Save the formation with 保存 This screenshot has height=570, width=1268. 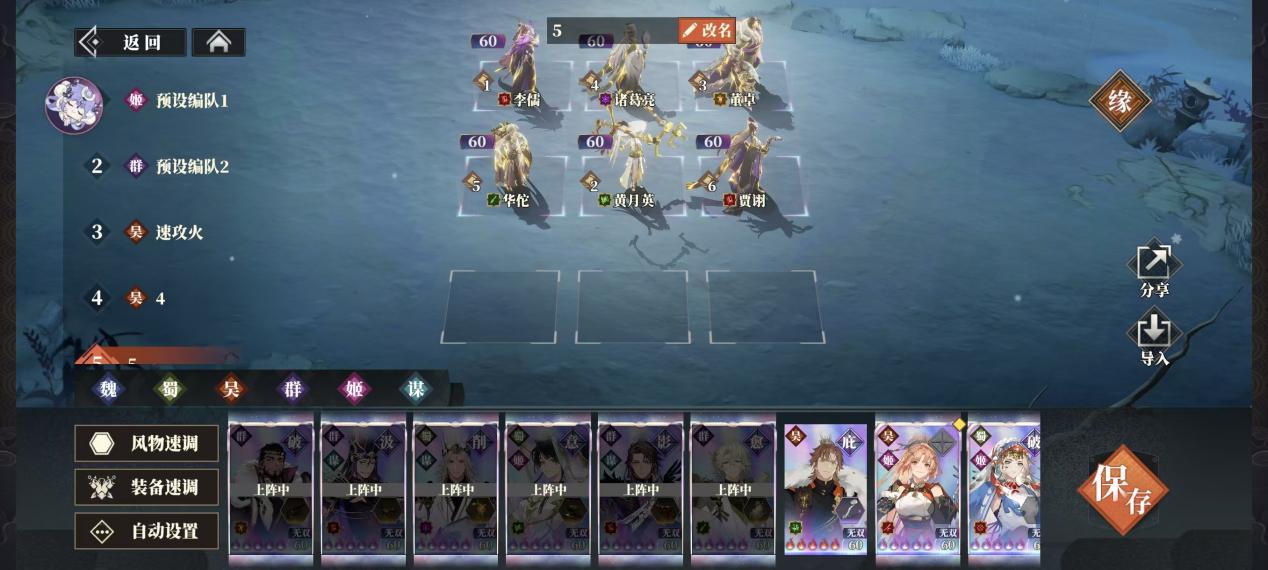coord(1121,488)
